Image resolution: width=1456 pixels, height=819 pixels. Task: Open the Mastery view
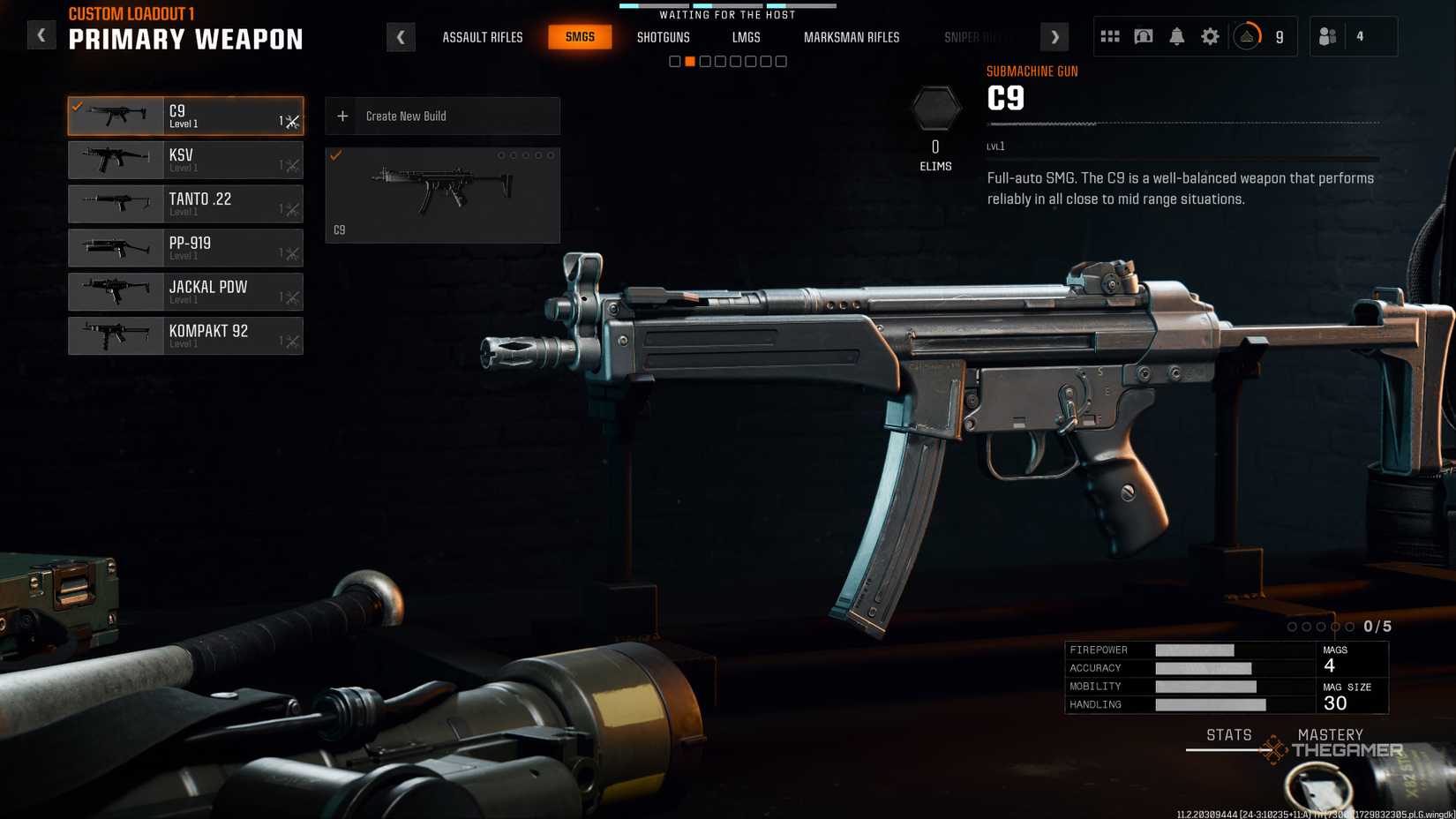(x=1331, y=734)
